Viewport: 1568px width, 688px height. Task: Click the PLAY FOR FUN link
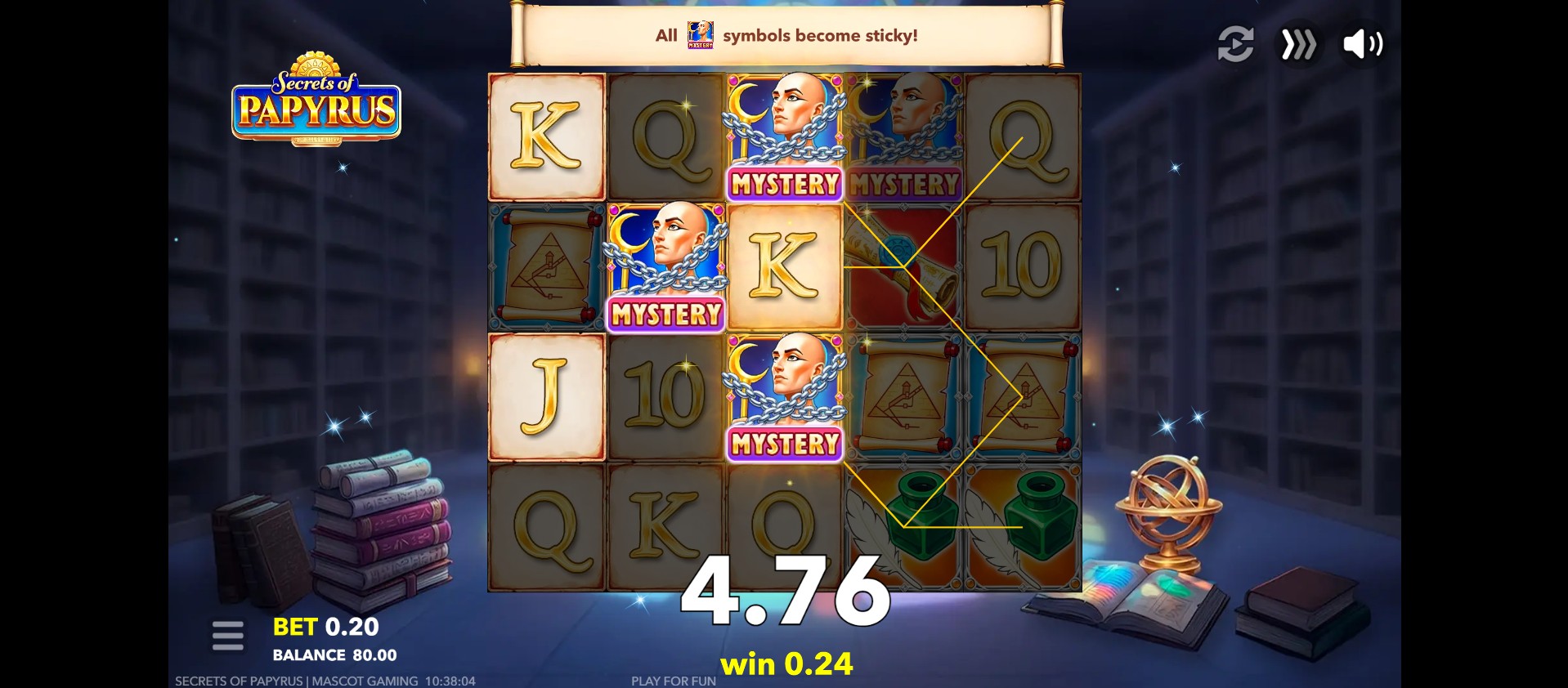click(x=672, y=679)
